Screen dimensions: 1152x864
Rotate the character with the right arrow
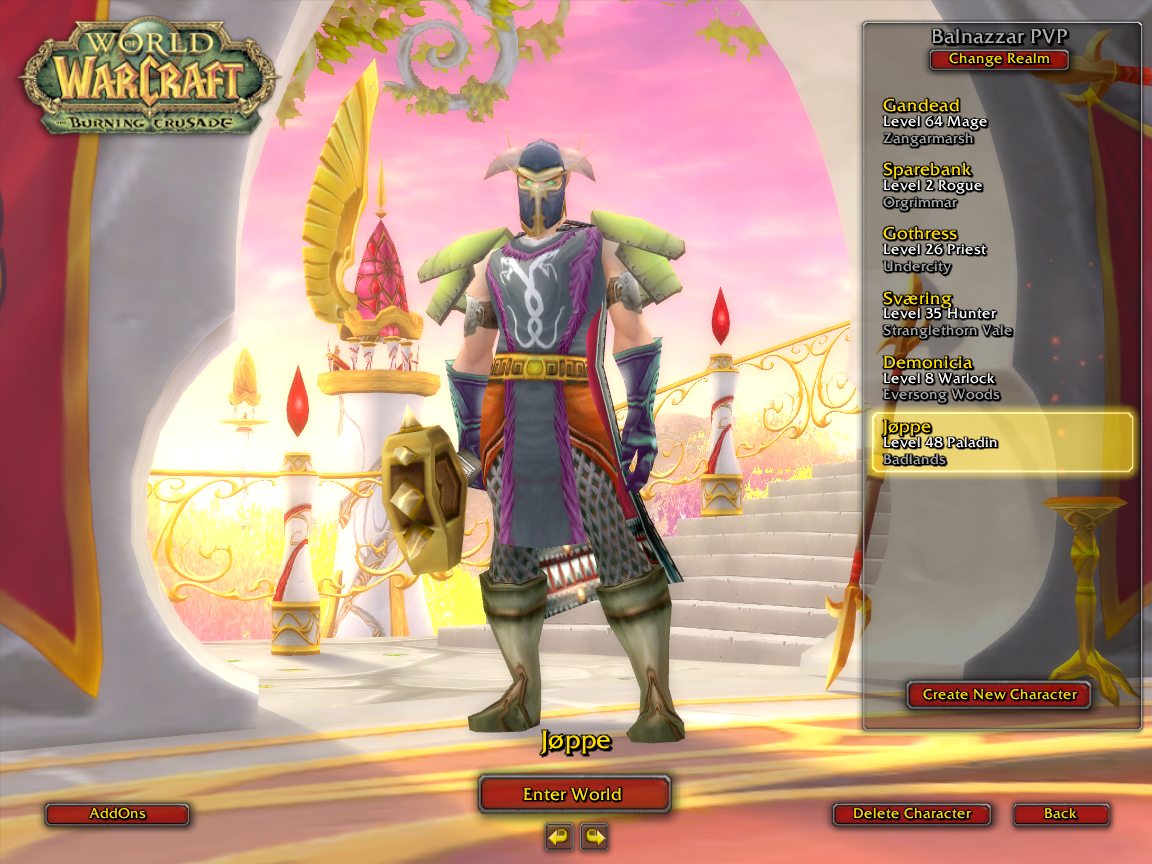coord(594,836)
